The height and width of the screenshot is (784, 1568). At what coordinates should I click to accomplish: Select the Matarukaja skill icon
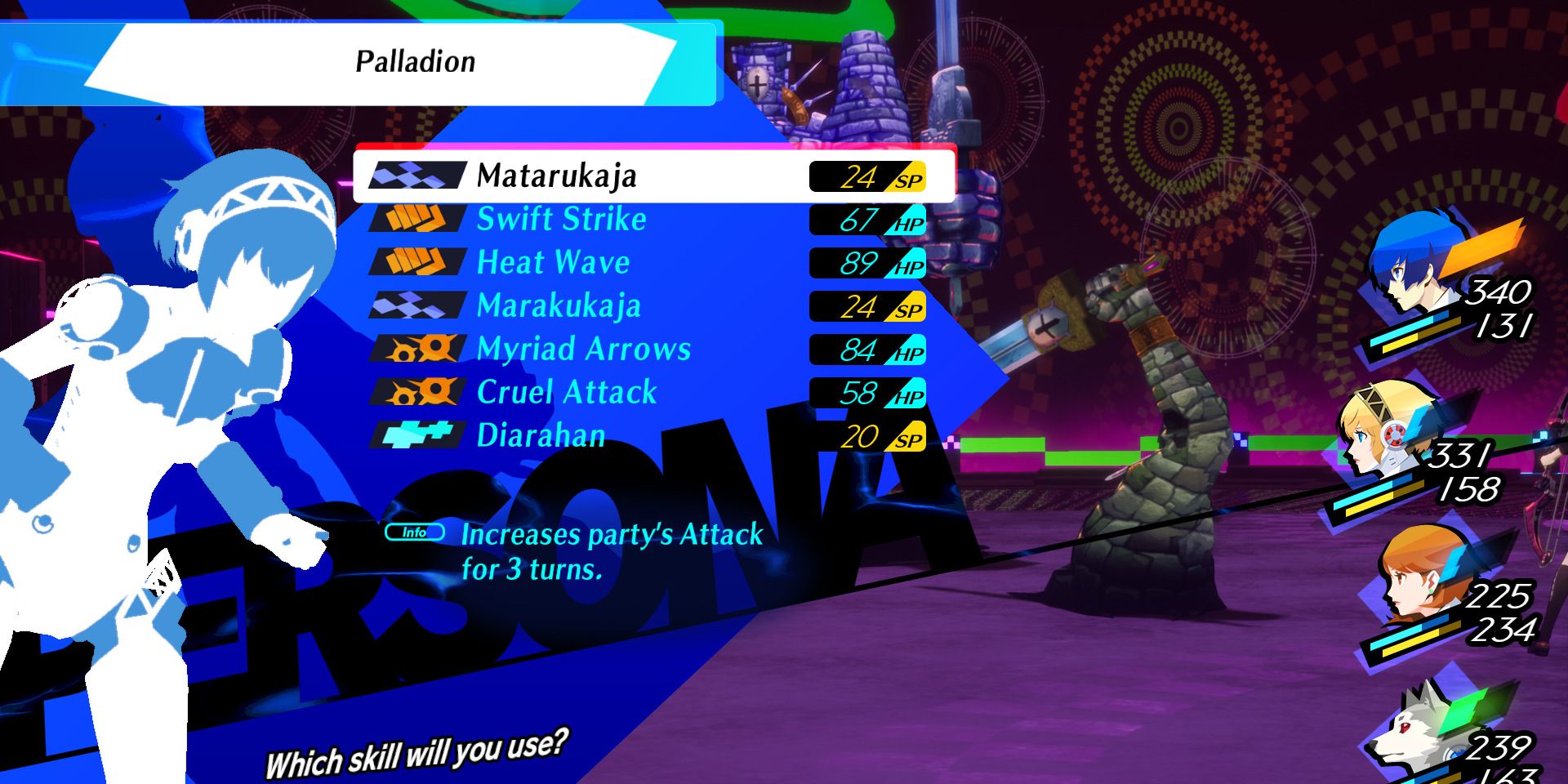point(416,175)
